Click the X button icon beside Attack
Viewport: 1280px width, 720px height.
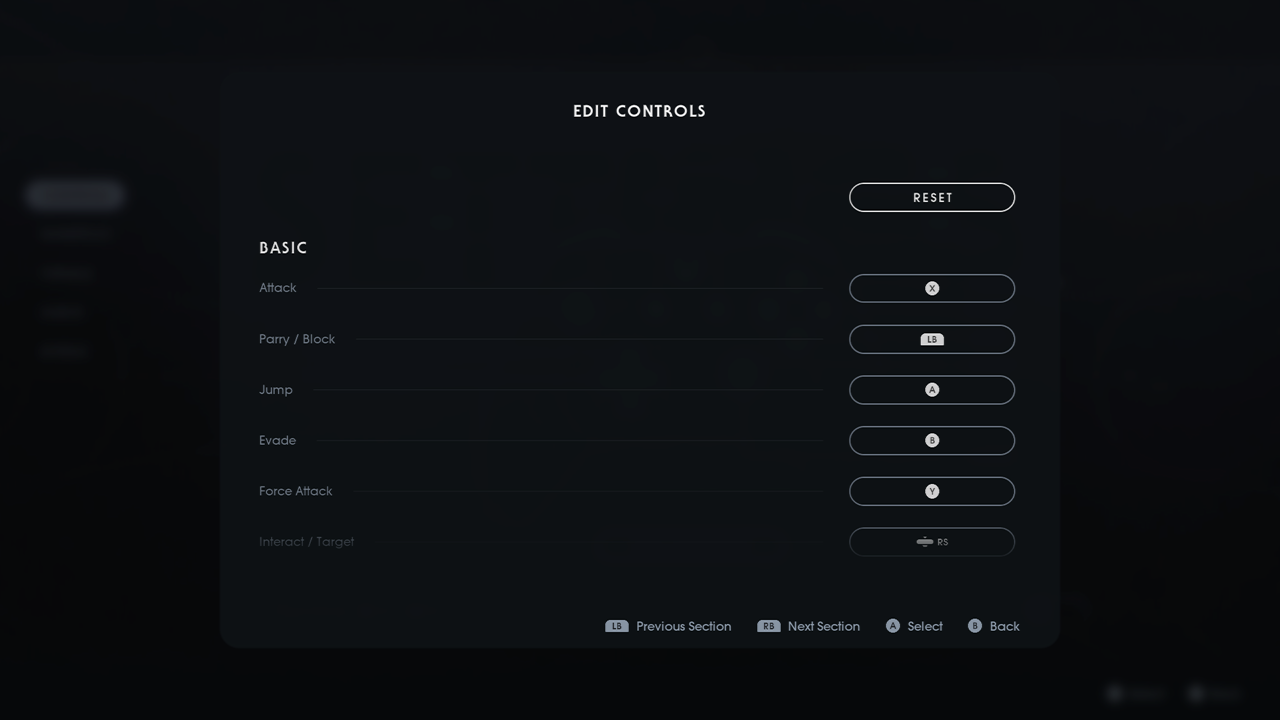(x=931, y=288)
